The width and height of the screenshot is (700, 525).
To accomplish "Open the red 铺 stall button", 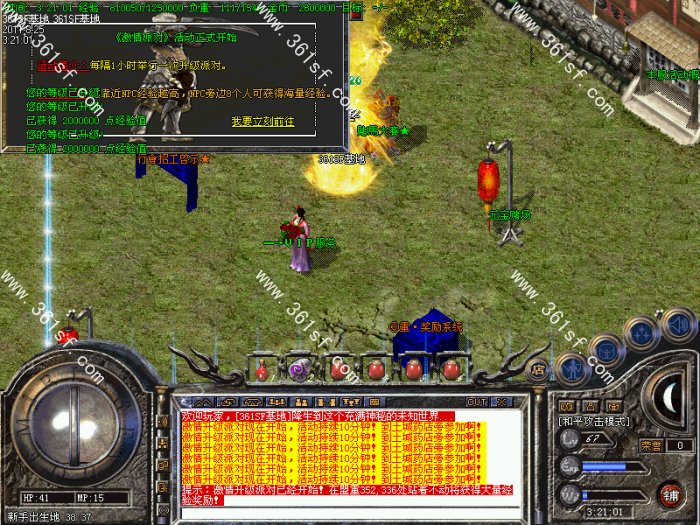I will click(670, 494).
